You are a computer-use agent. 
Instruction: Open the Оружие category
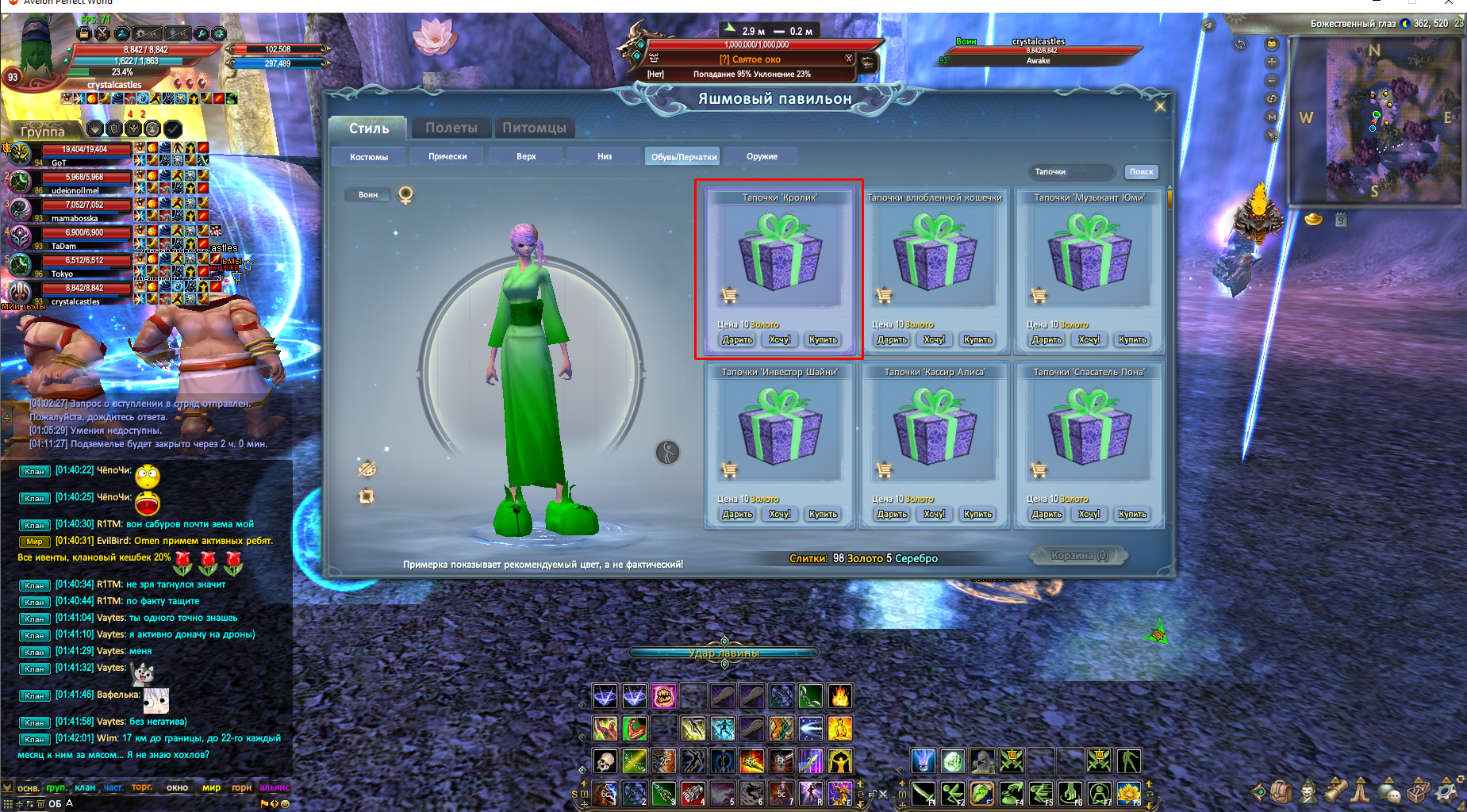click(x=762, y=157)
